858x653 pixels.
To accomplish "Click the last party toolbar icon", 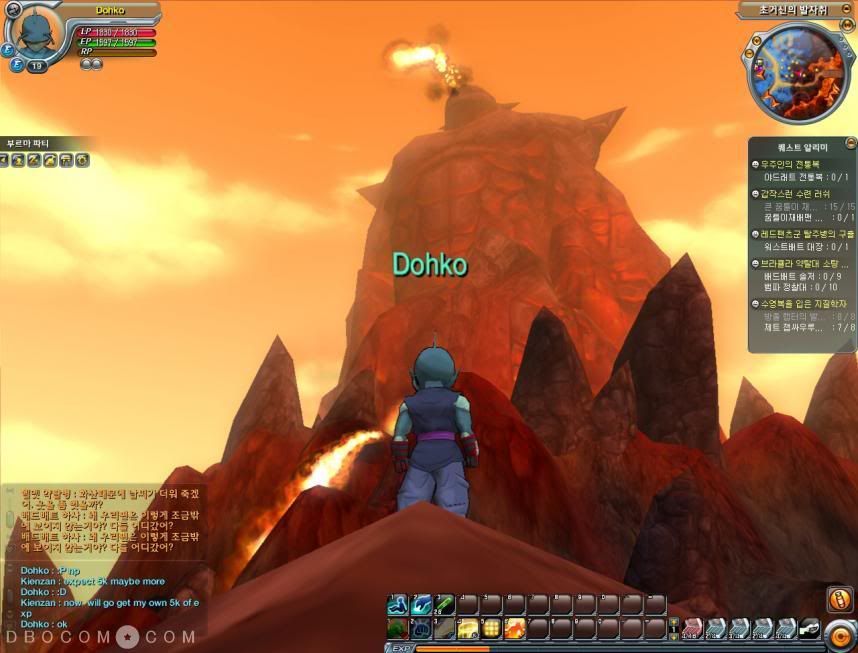I will coord(83,160).
